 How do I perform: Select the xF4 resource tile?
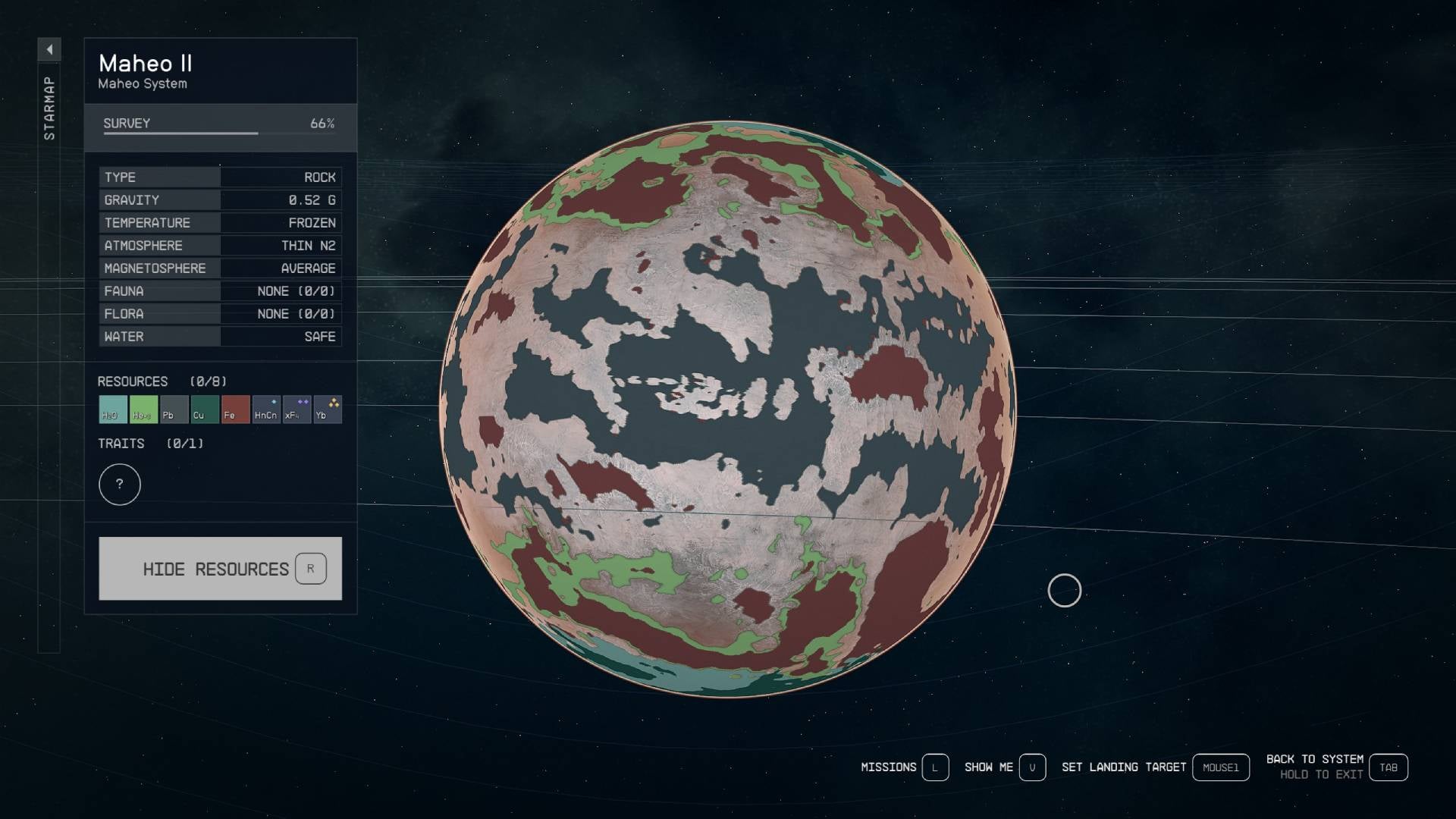[297, 409]
